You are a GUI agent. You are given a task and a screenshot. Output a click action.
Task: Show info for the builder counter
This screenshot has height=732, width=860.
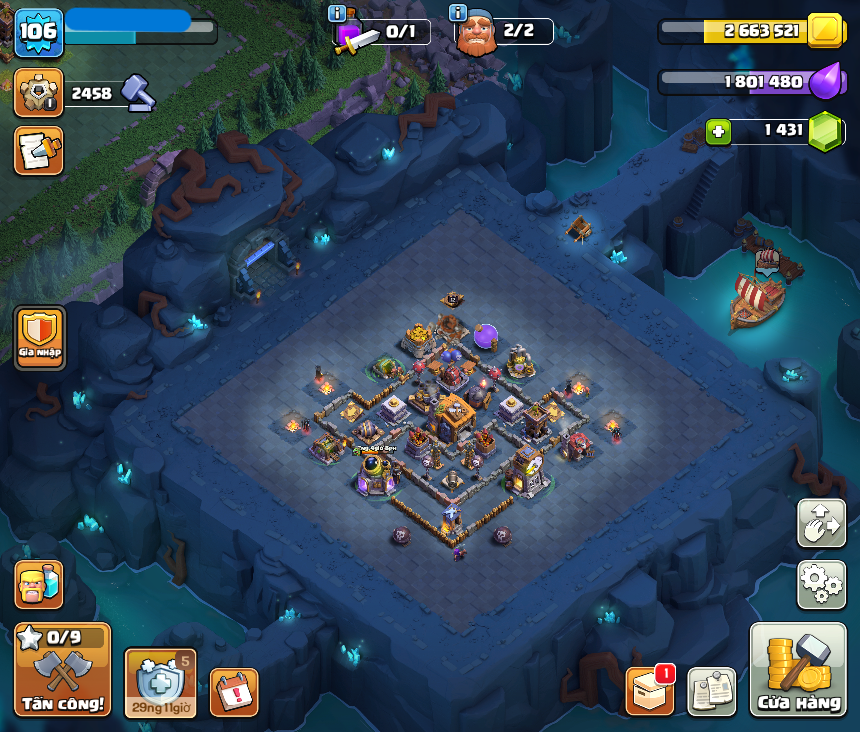click(x=458, y=13)
